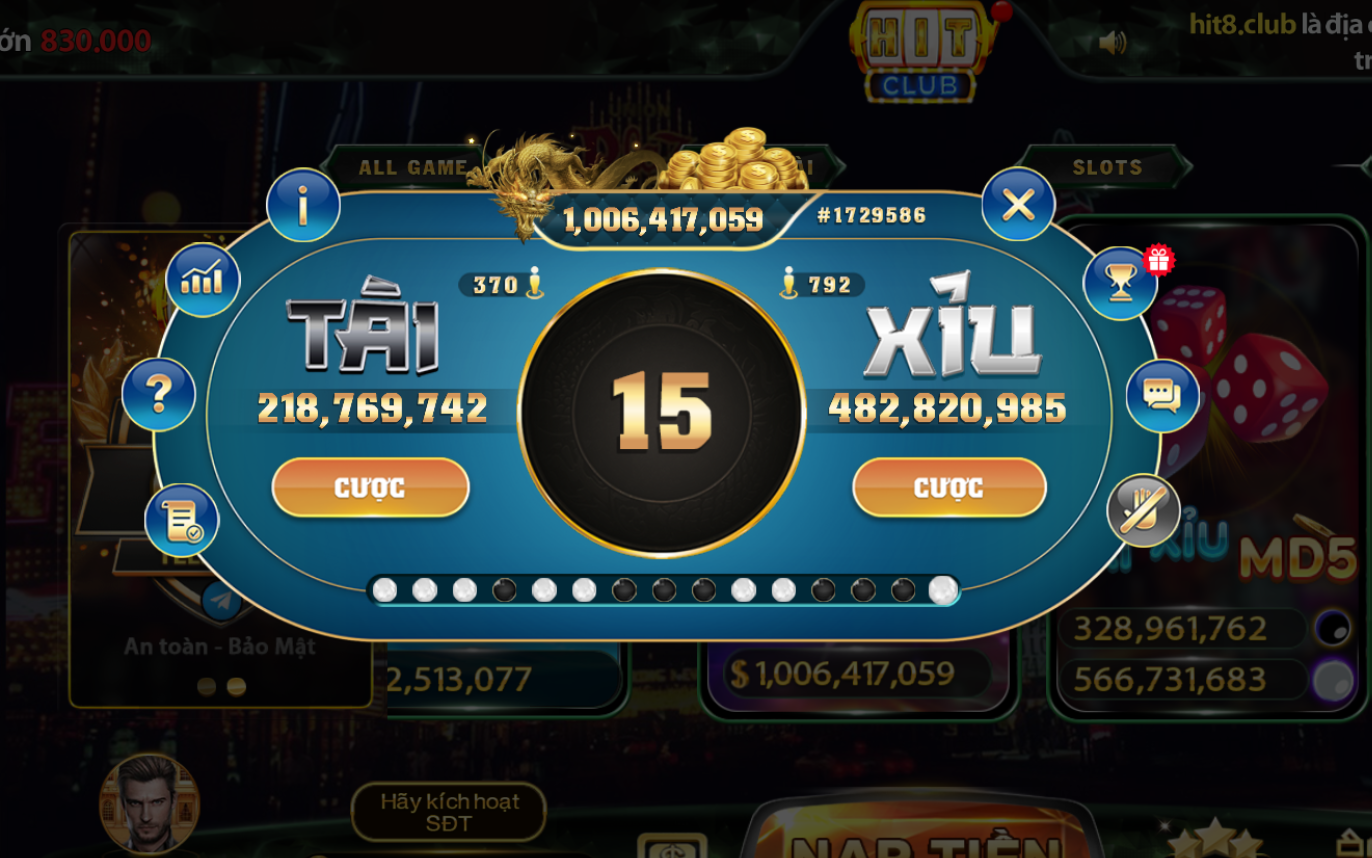The image size is (1372, 858).
Task: Toggle the dark marker beside 328,961,762
Action: click(x=1331, y=626)
